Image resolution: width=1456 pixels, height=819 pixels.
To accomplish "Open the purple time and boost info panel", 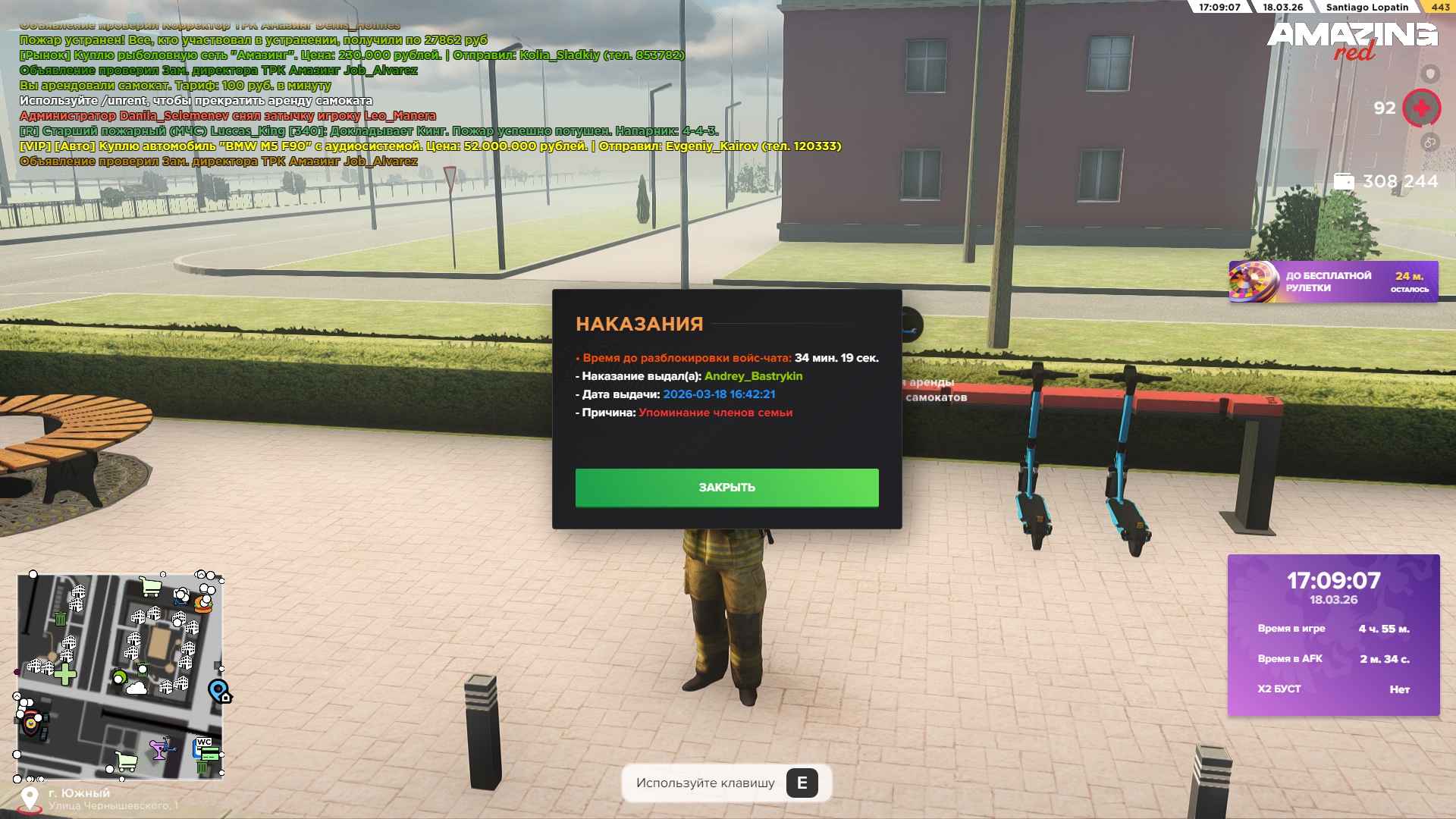I will (x=1333, y=635).
